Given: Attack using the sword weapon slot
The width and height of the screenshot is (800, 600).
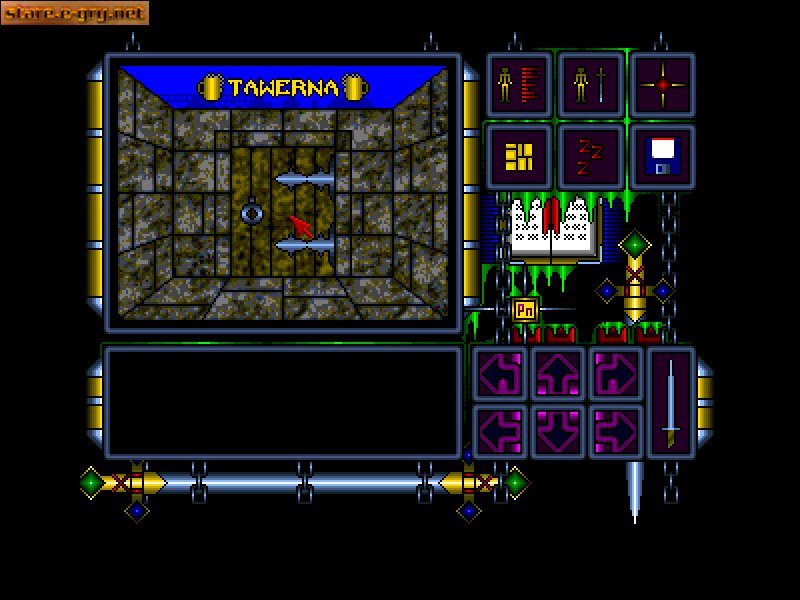Looking at the screenshot, I should [x=671, y=402].
